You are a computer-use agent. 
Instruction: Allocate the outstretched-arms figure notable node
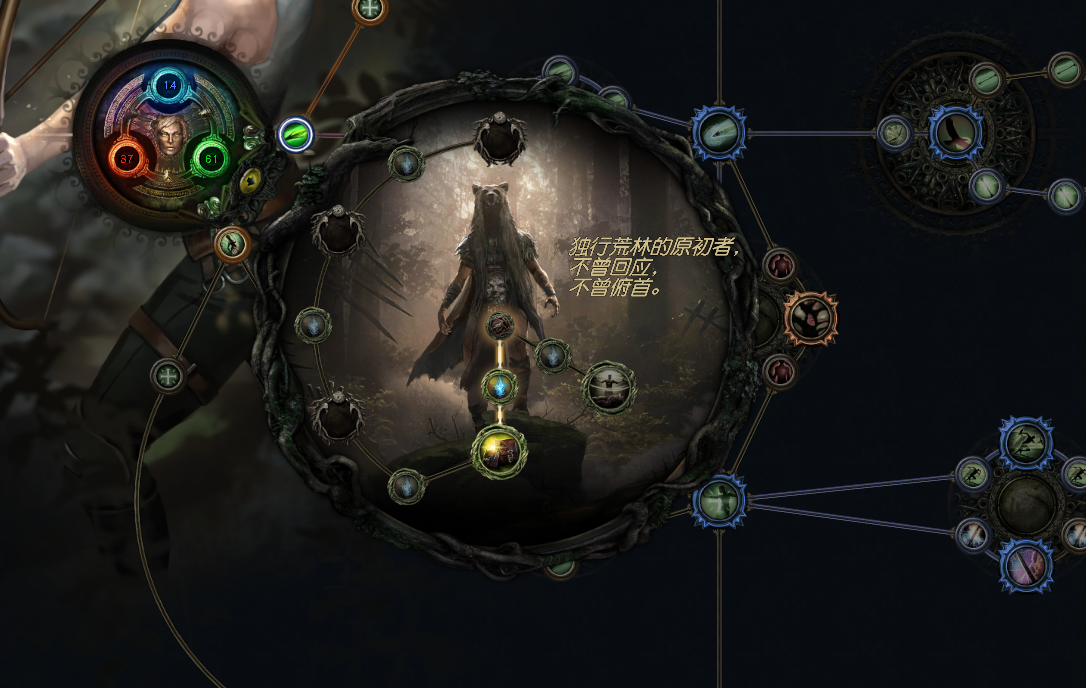point(608,387)
